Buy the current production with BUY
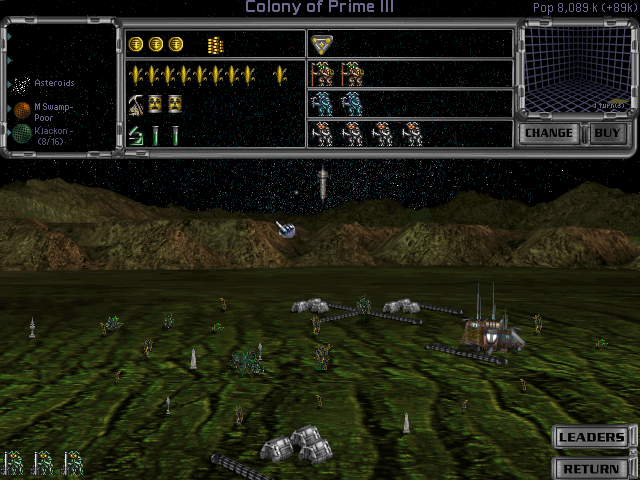This screenshot has width=640, height=480. click(x=606, y=133)
